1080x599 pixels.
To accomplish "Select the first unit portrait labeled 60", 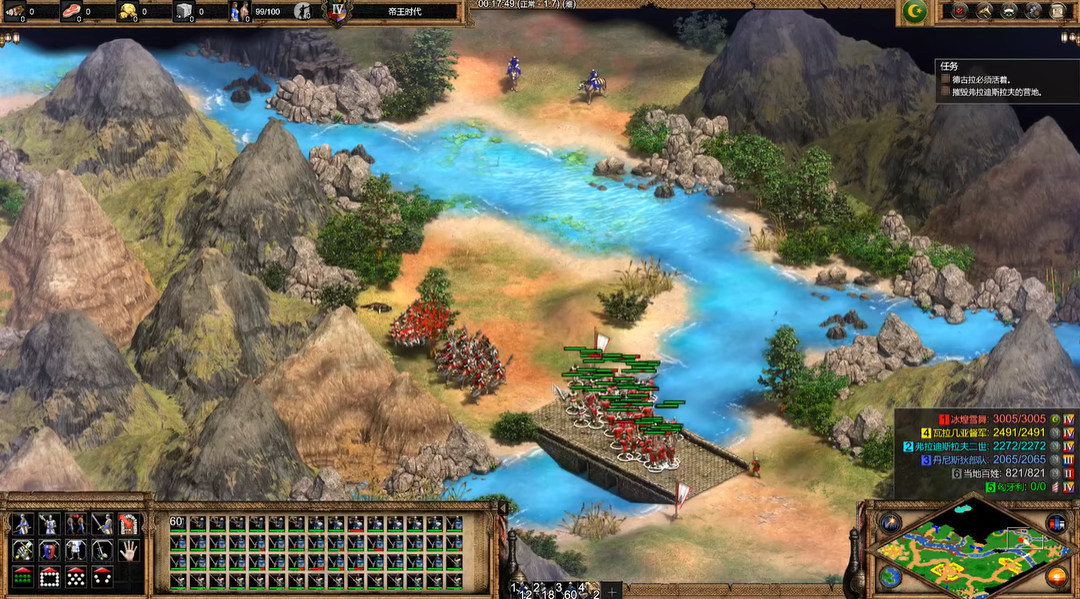I will [x=178, y=523].
